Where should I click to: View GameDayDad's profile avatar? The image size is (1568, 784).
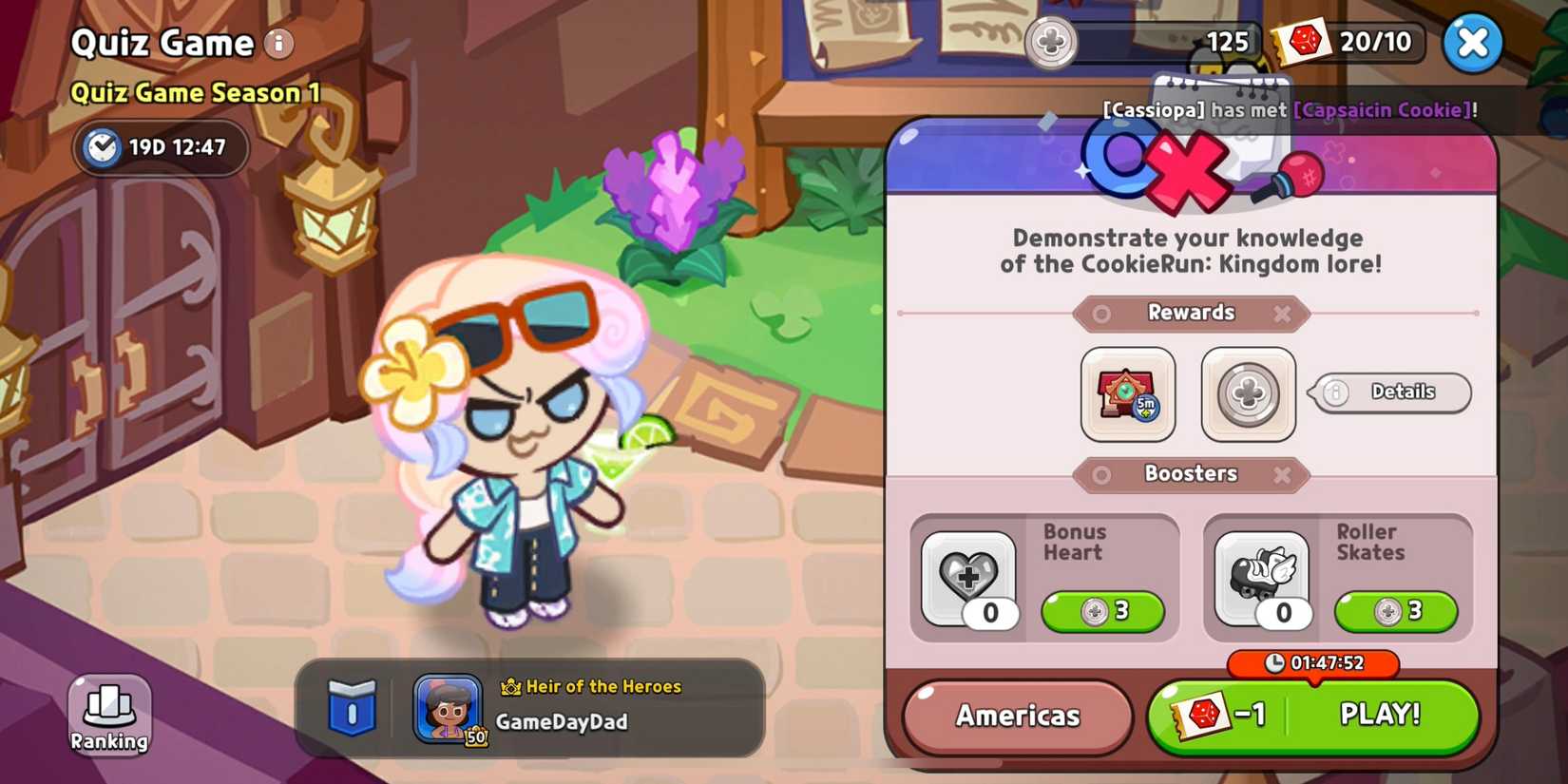447,708
